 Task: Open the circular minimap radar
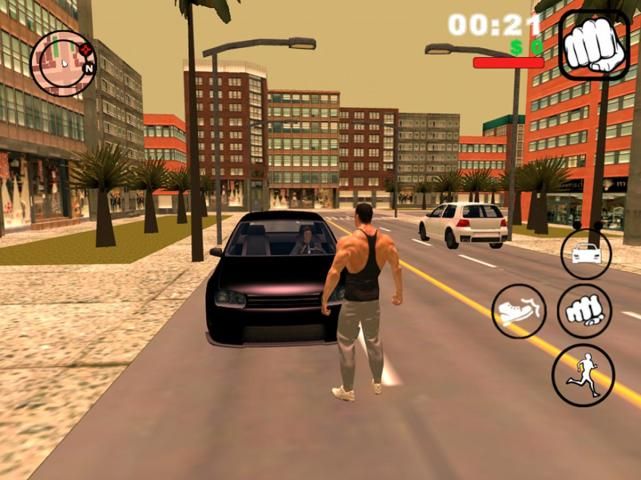62,62
